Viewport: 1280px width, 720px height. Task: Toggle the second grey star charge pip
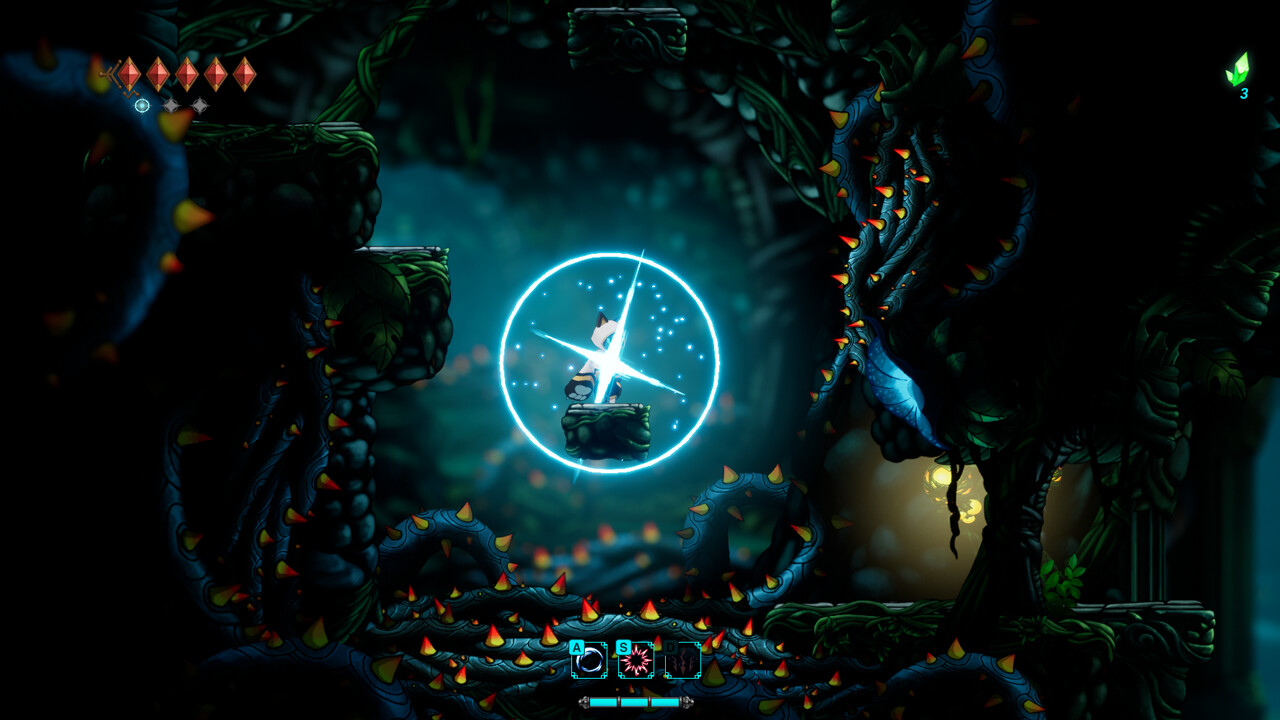click(200, 106)
